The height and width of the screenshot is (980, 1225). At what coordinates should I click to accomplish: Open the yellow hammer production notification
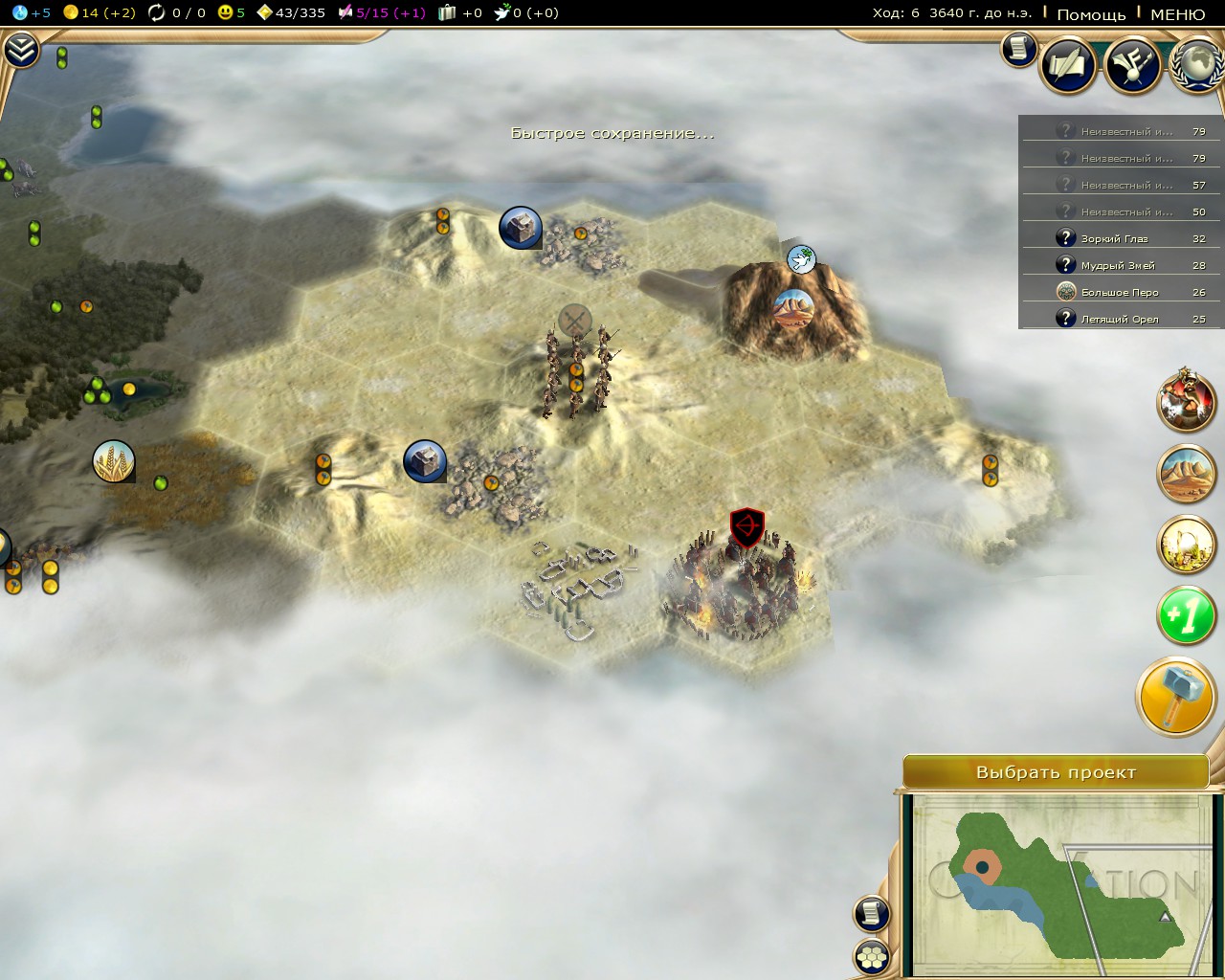[x=1176, y=696]
